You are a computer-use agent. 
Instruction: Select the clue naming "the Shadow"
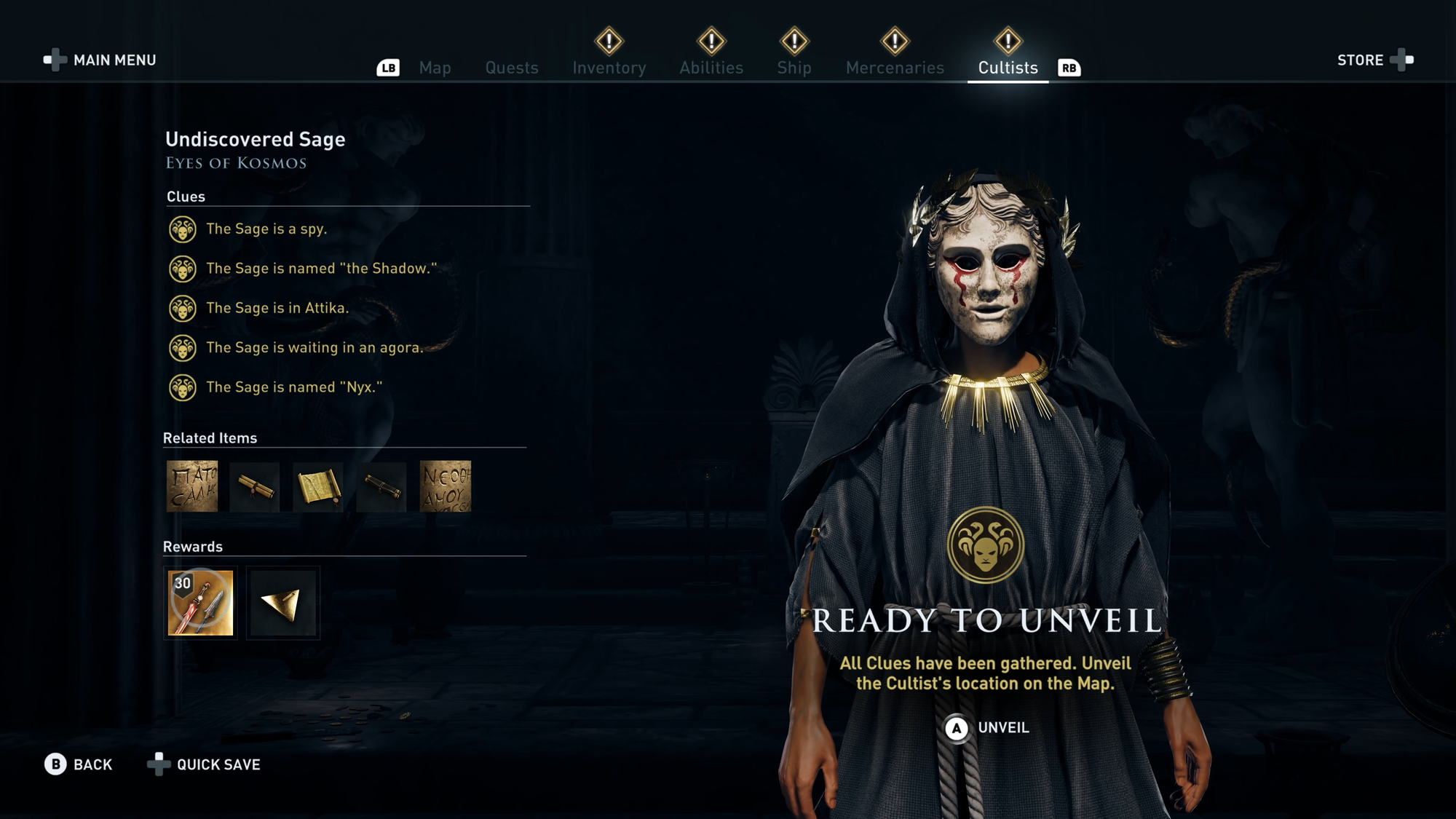tap(321, 269)
